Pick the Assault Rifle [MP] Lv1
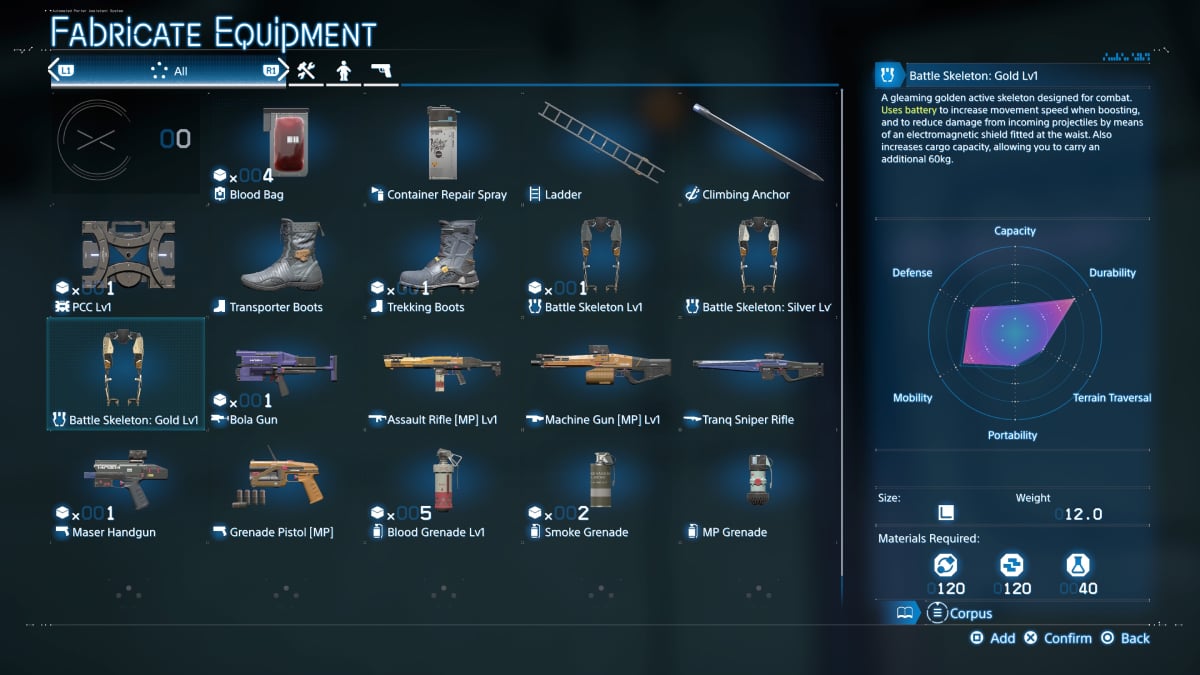The width and height of the screenshot is (1200, 675). coord(441,373)
